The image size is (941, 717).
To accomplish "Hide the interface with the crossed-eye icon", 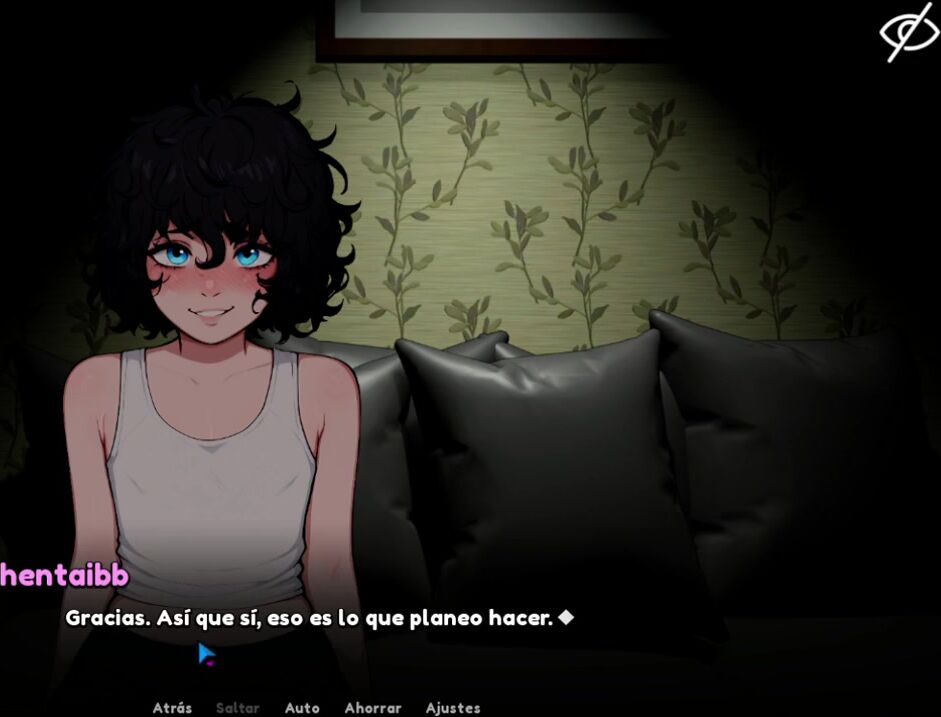I will 908,31.
